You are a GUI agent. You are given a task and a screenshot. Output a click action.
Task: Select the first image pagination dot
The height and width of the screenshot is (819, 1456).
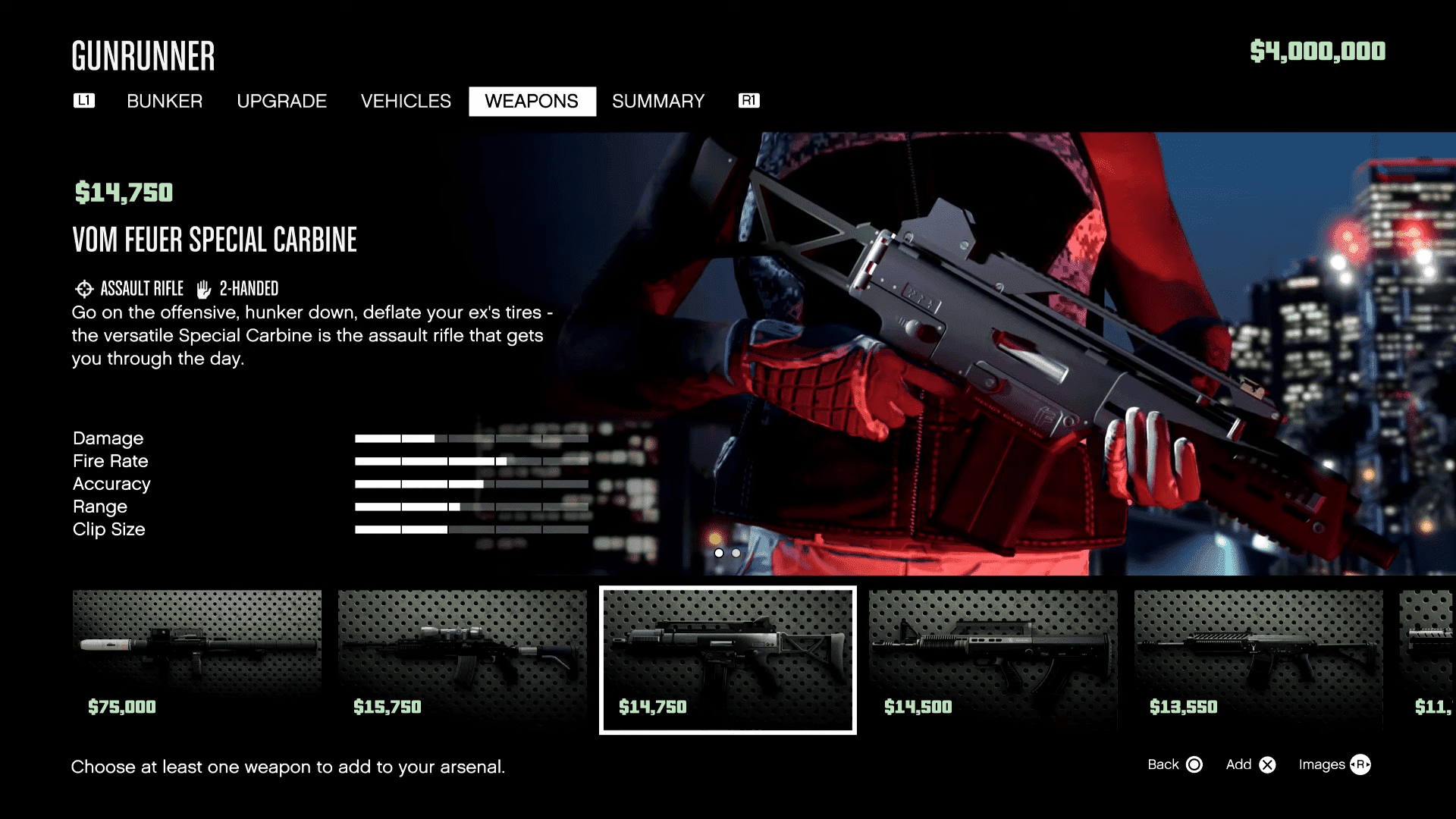tap(719, 553)
